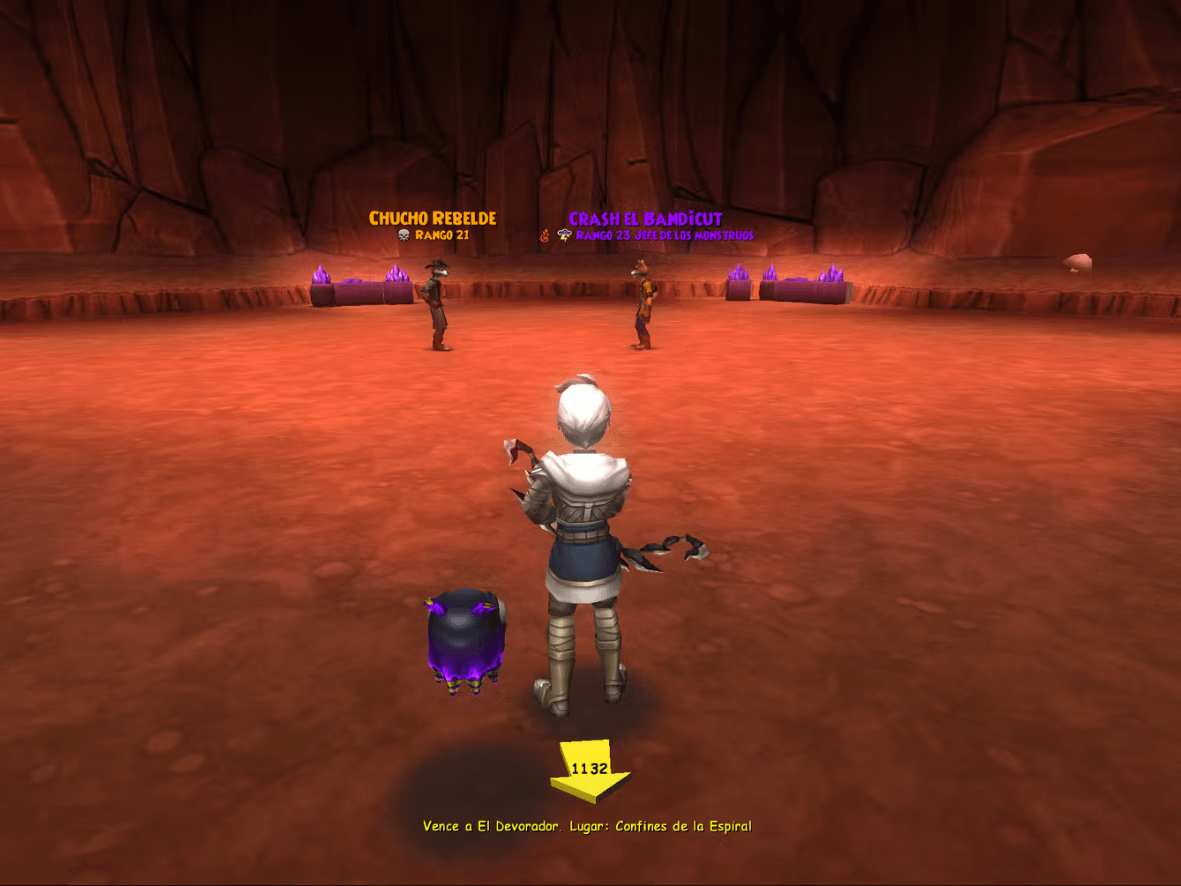This screenshot has height=886, width=1181.
Task: Click the yellow quest direction arrow
Action: 590,772
